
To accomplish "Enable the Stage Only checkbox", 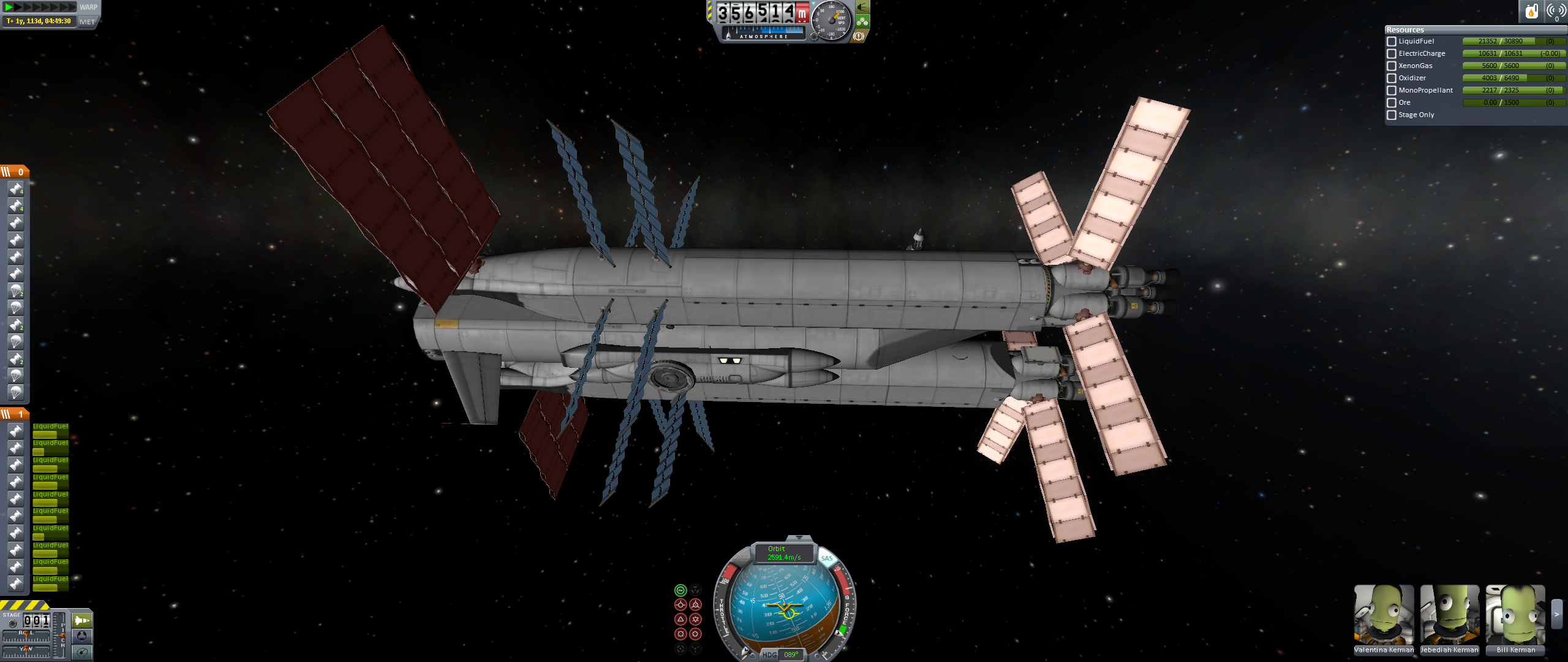I will 1392,115.
